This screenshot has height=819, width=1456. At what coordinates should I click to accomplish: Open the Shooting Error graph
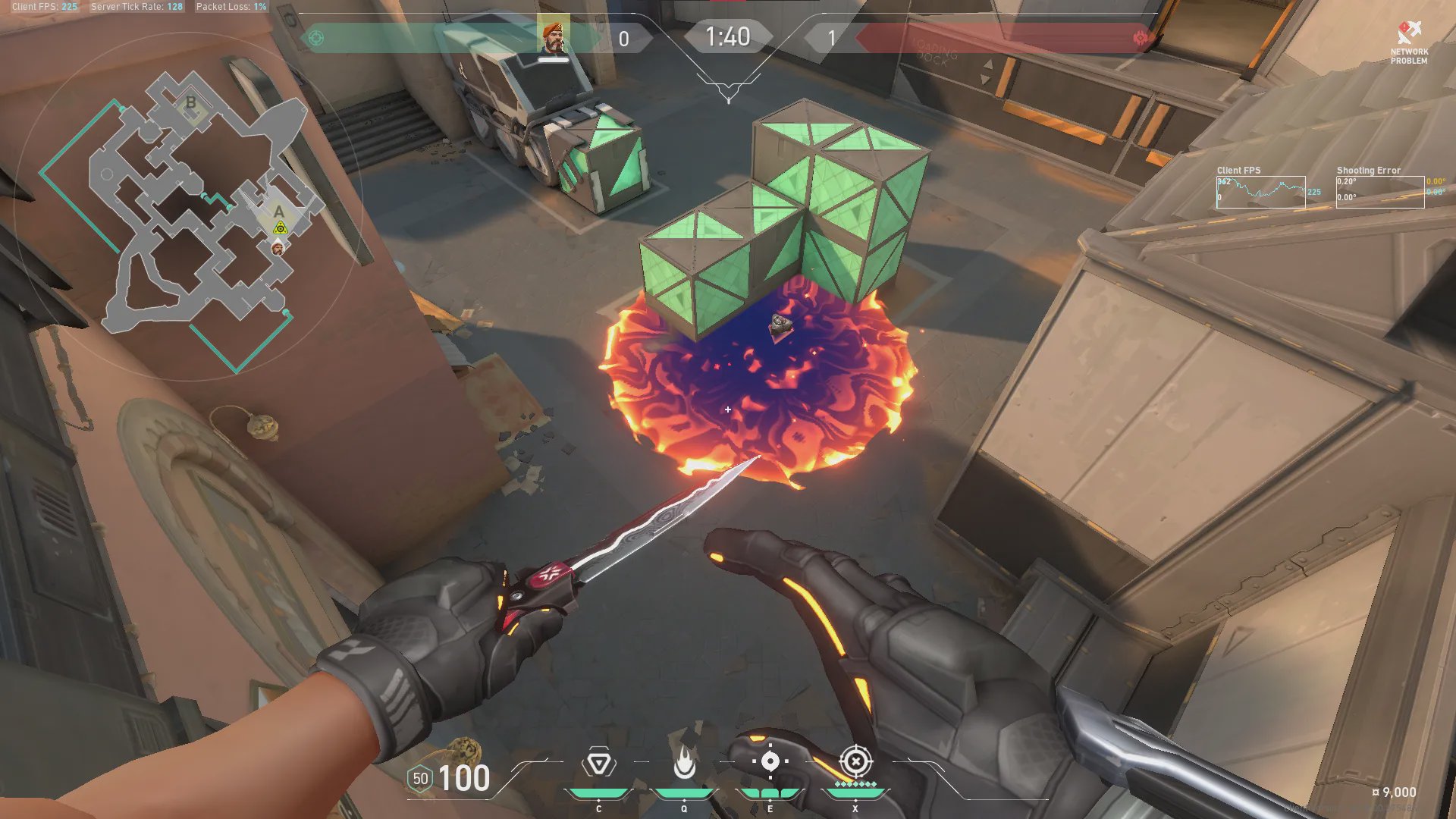point(1379,192)
